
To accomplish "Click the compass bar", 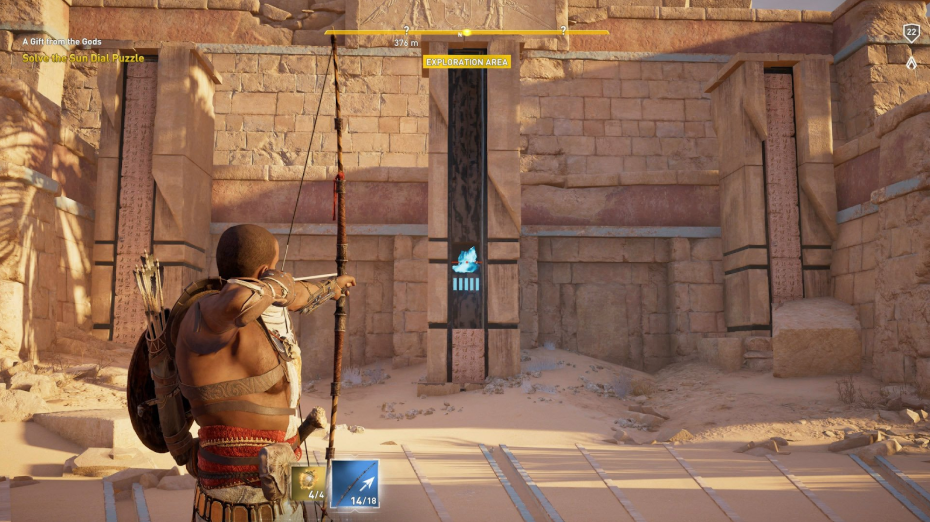I will [466, 32].
